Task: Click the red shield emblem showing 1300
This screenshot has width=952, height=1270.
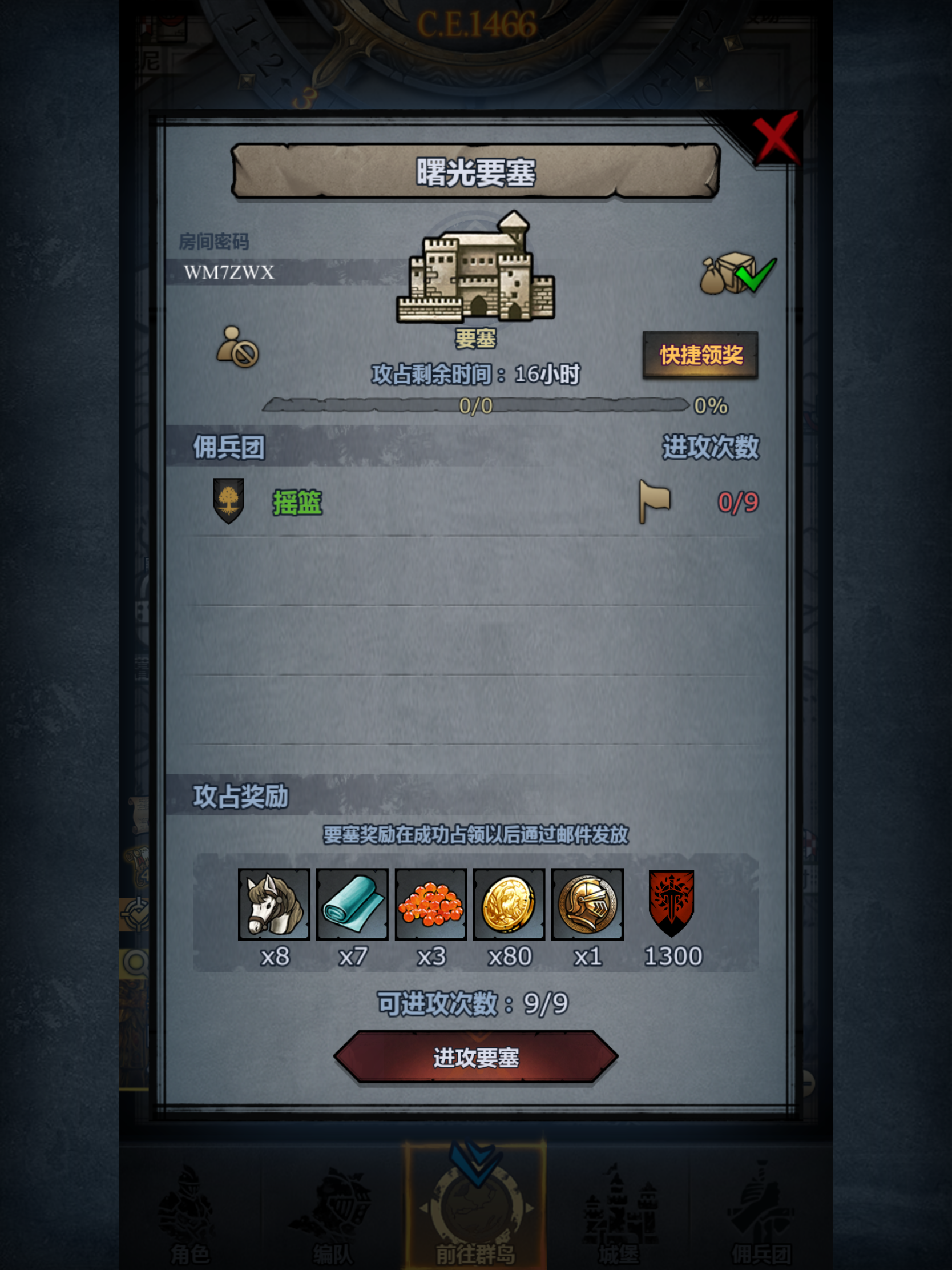Action: [x=671, y=903]
